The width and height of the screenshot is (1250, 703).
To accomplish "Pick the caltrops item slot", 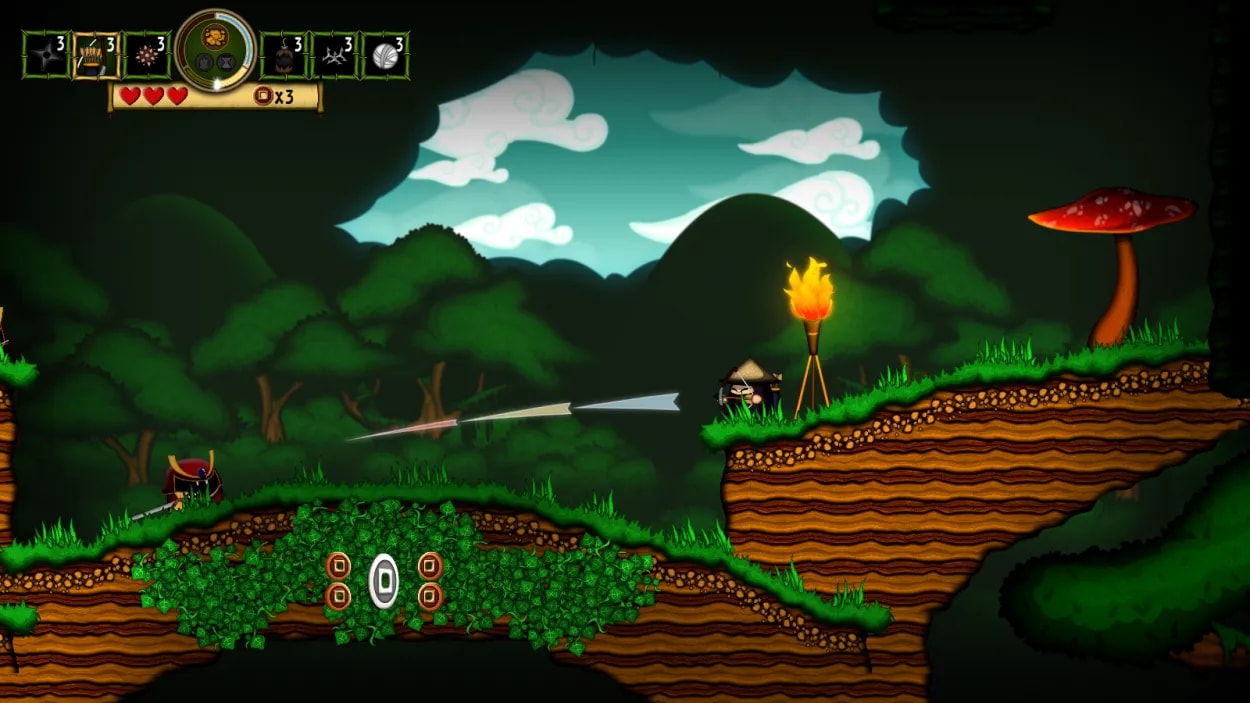I will pyautogui.click(x=334, y=55).
